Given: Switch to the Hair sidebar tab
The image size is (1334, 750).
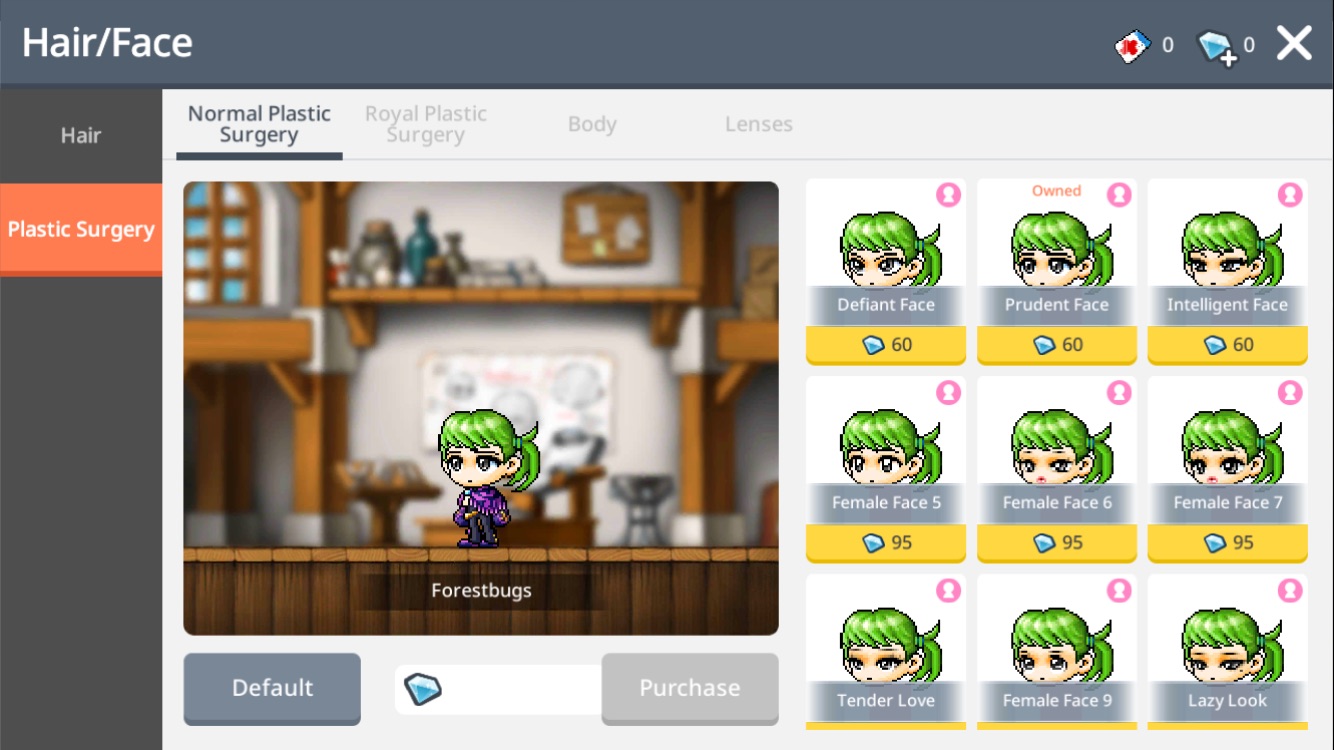Looking at the screenshot, I should (81, 135).
